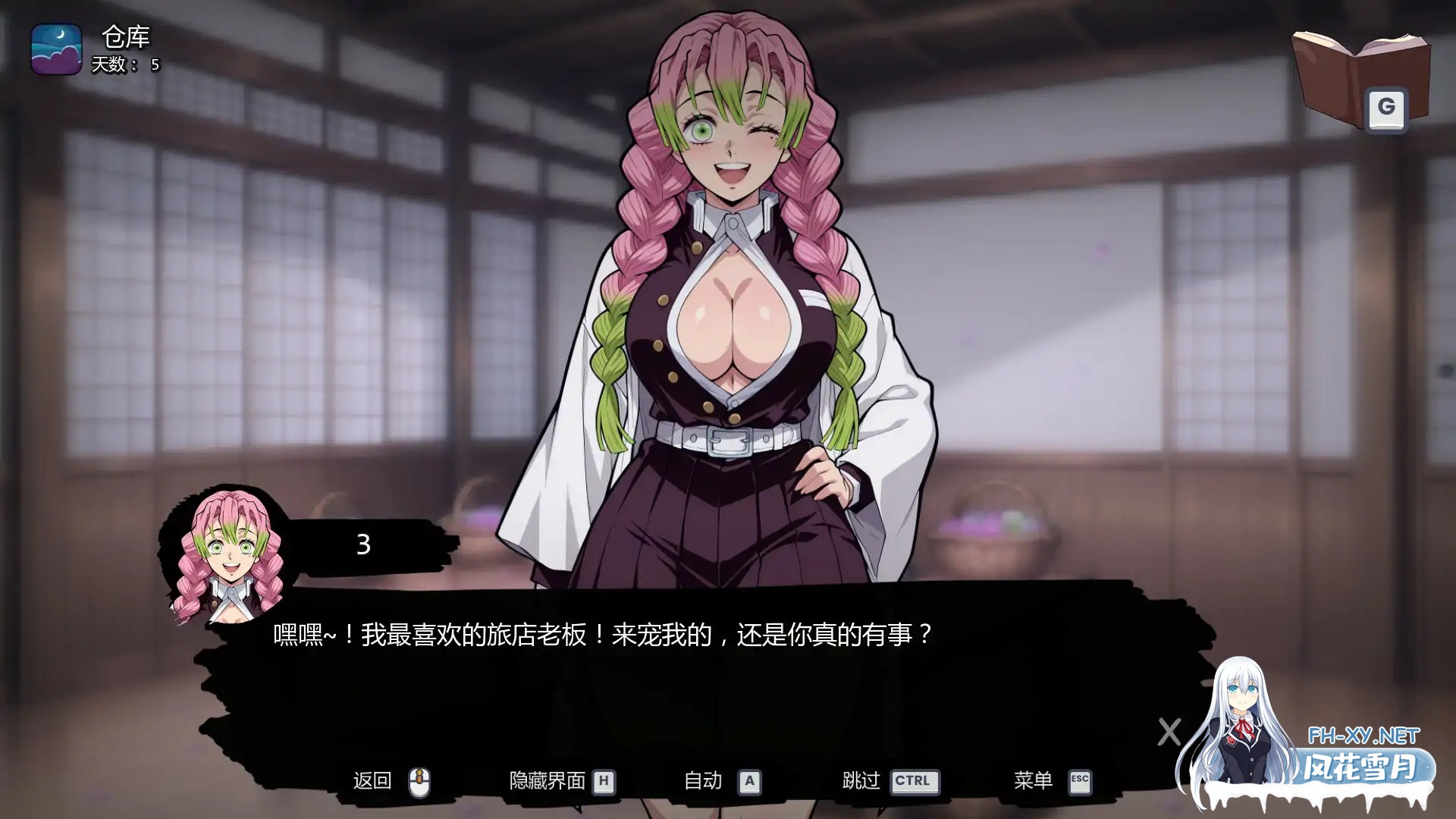Click the A key badge next to 自动
Viewport: 1456px width, 819px height.
750,780
